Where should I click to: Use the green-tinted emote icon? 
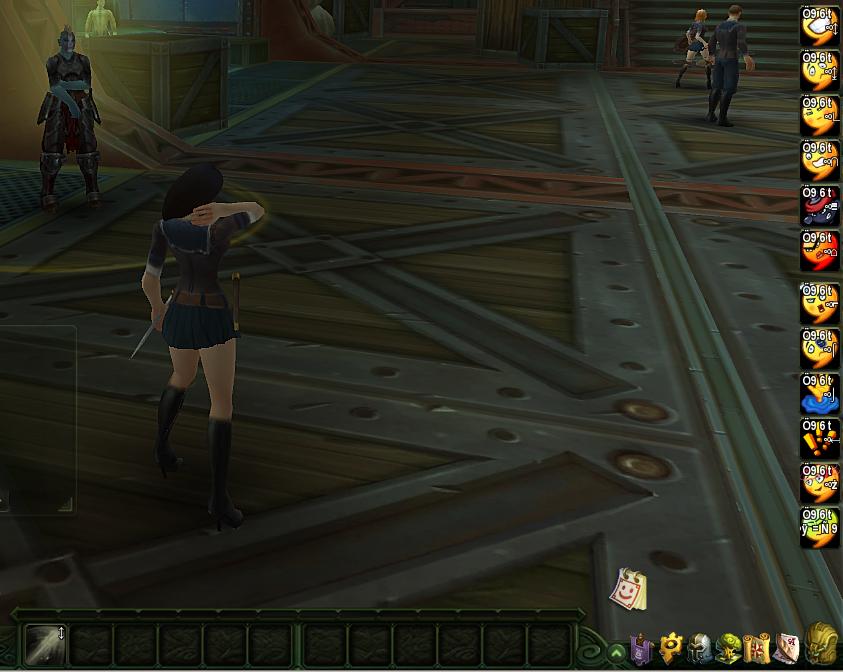(820, 528)
